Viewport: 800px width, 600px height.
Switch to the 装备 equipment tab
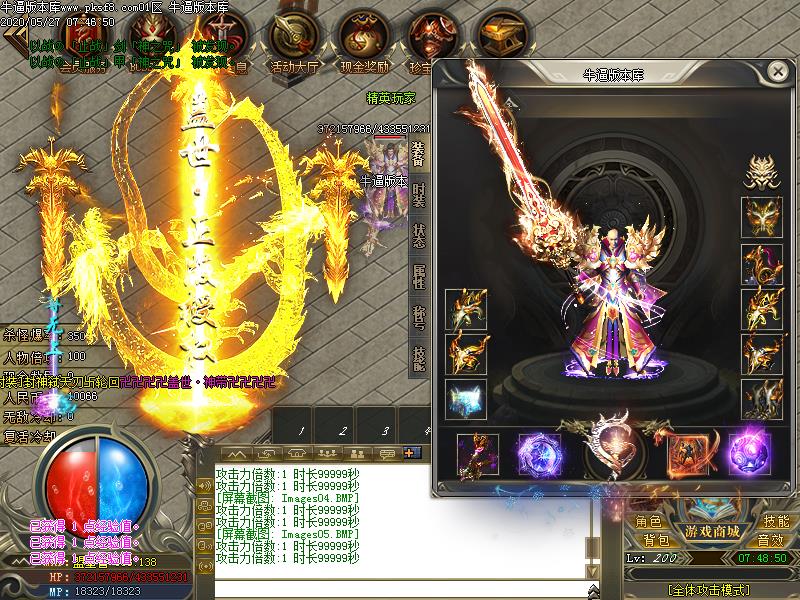tap(418, 154)
